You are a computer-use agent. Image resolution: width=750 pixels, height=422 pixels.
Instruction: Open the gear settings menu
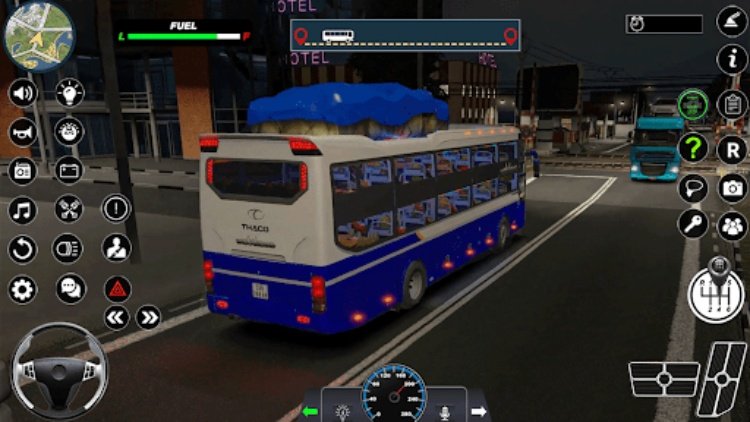[22, 289]
